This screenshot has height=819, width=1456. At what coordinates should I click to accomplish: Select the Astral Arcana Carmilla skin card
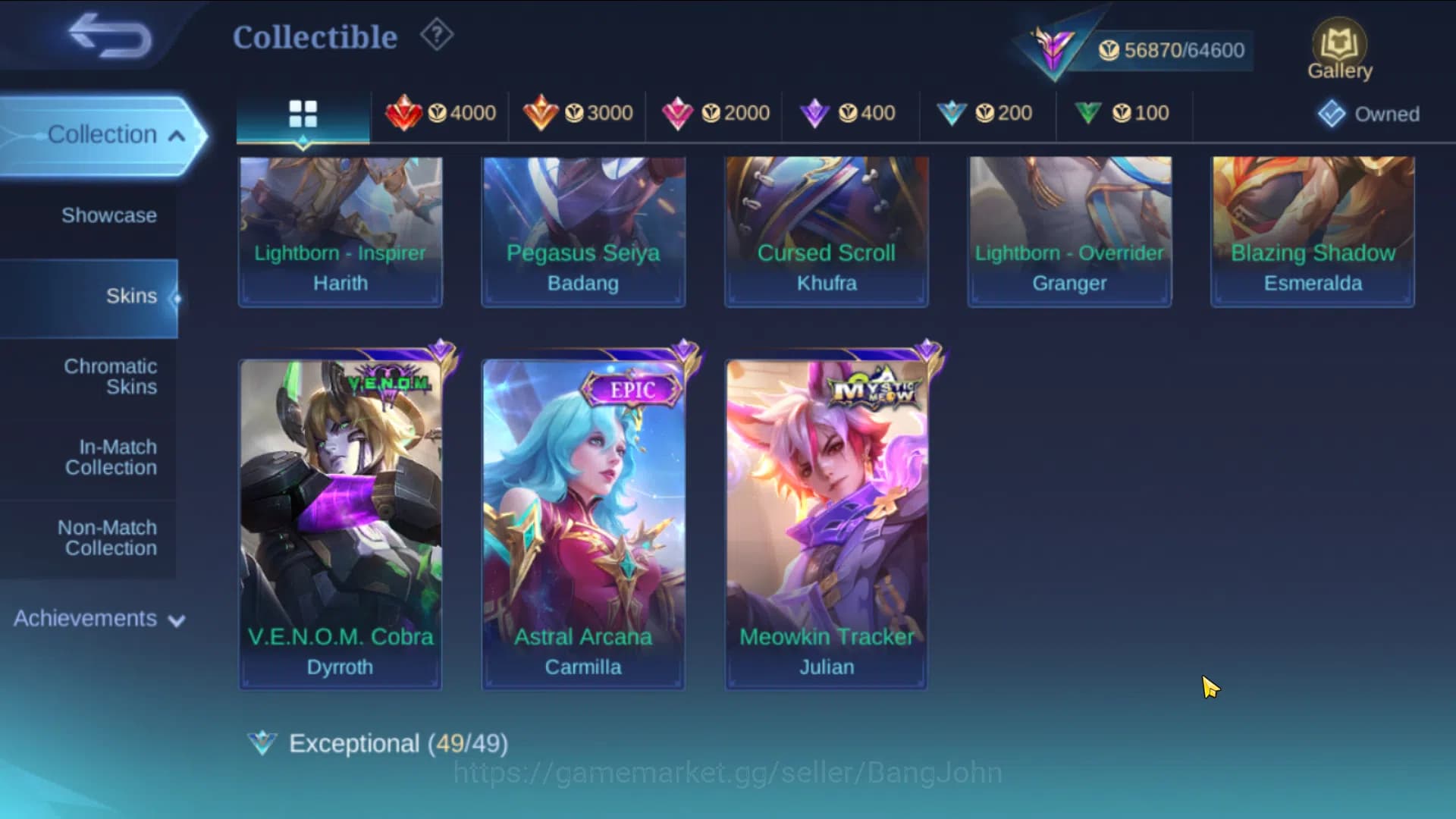point(582,523)
